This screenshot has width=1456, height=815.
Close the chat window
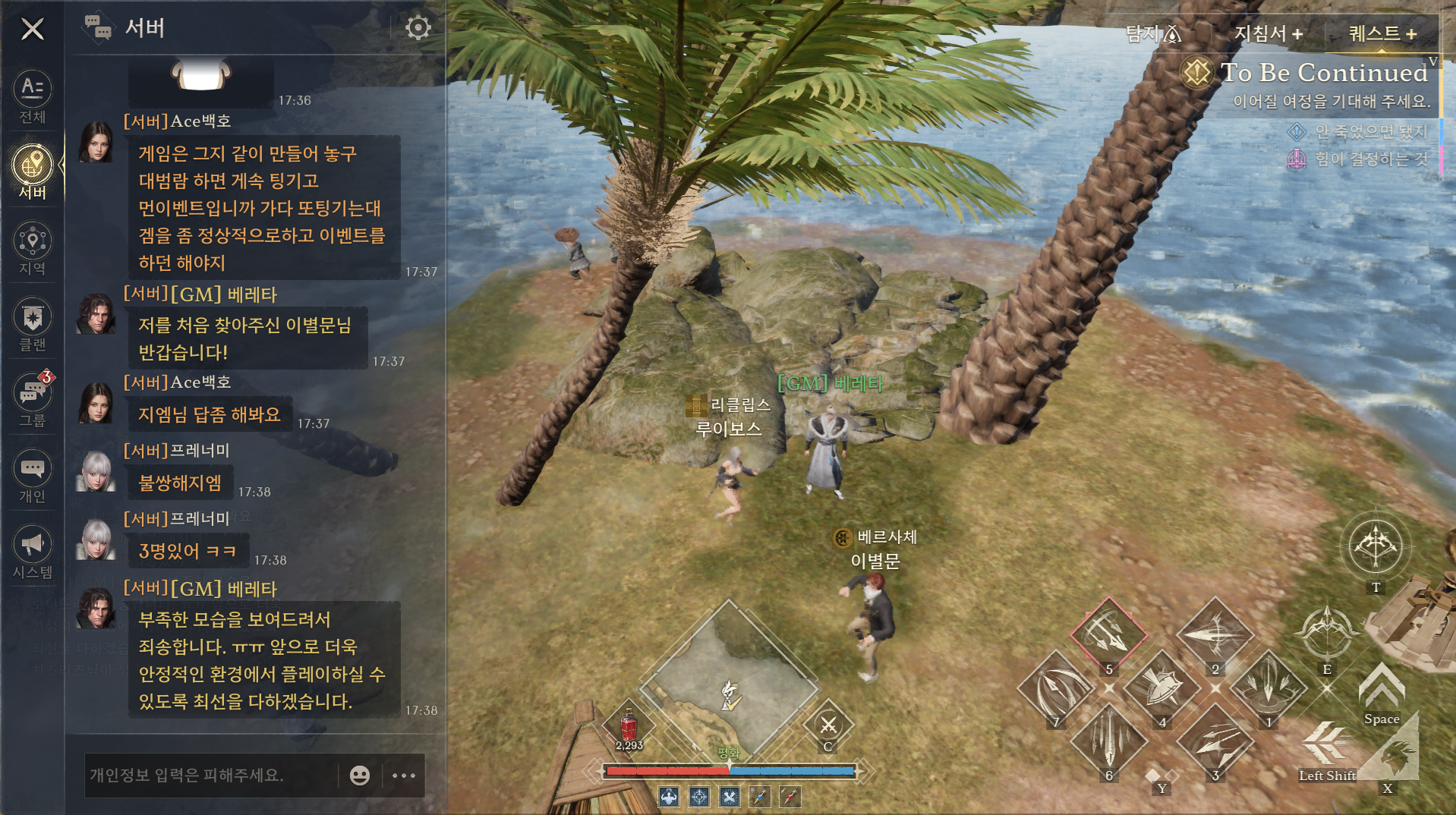(33, 30)
